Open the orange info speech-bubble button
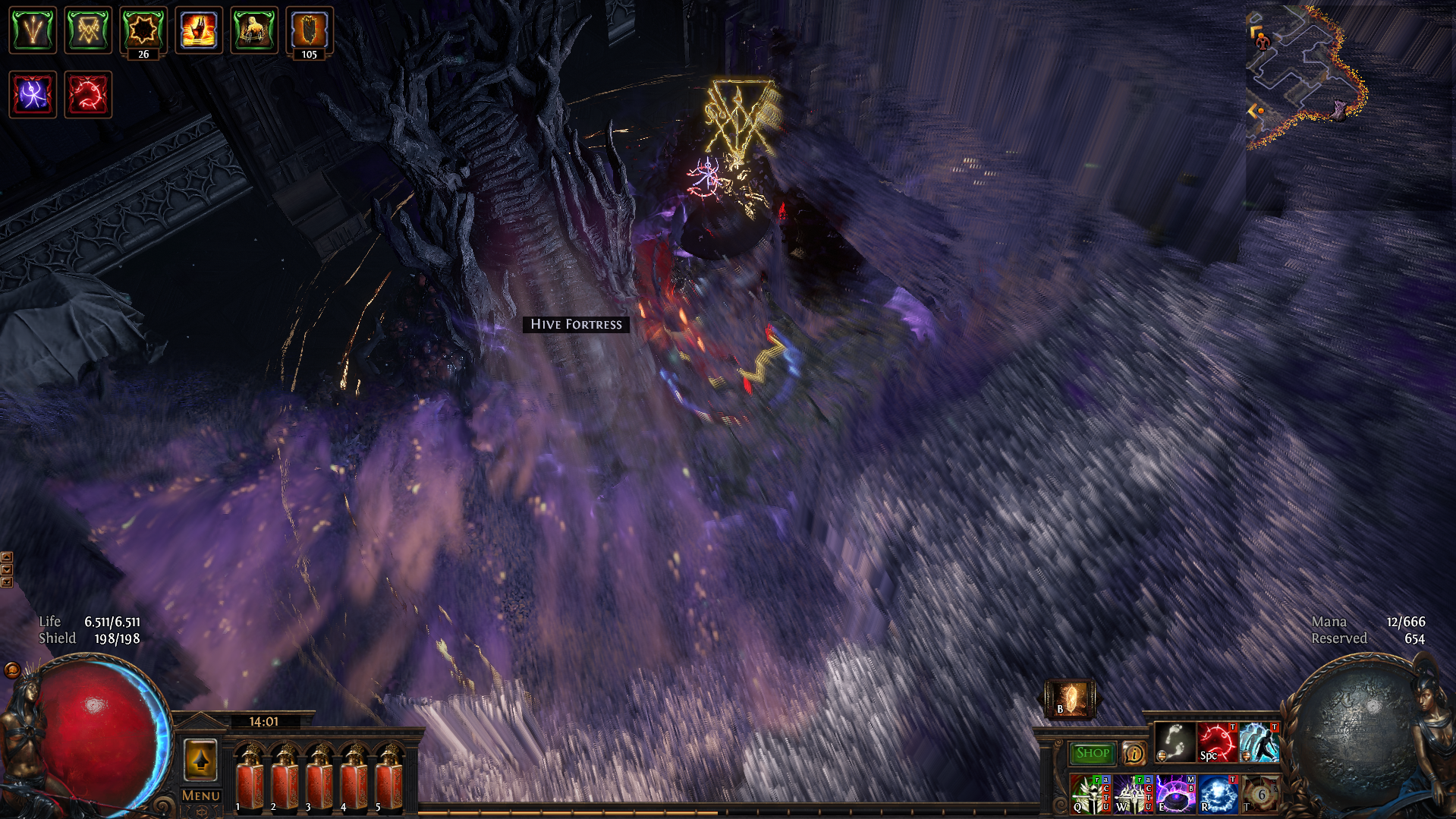This screenshot has height=819, width=1456. click(1134, 753)
